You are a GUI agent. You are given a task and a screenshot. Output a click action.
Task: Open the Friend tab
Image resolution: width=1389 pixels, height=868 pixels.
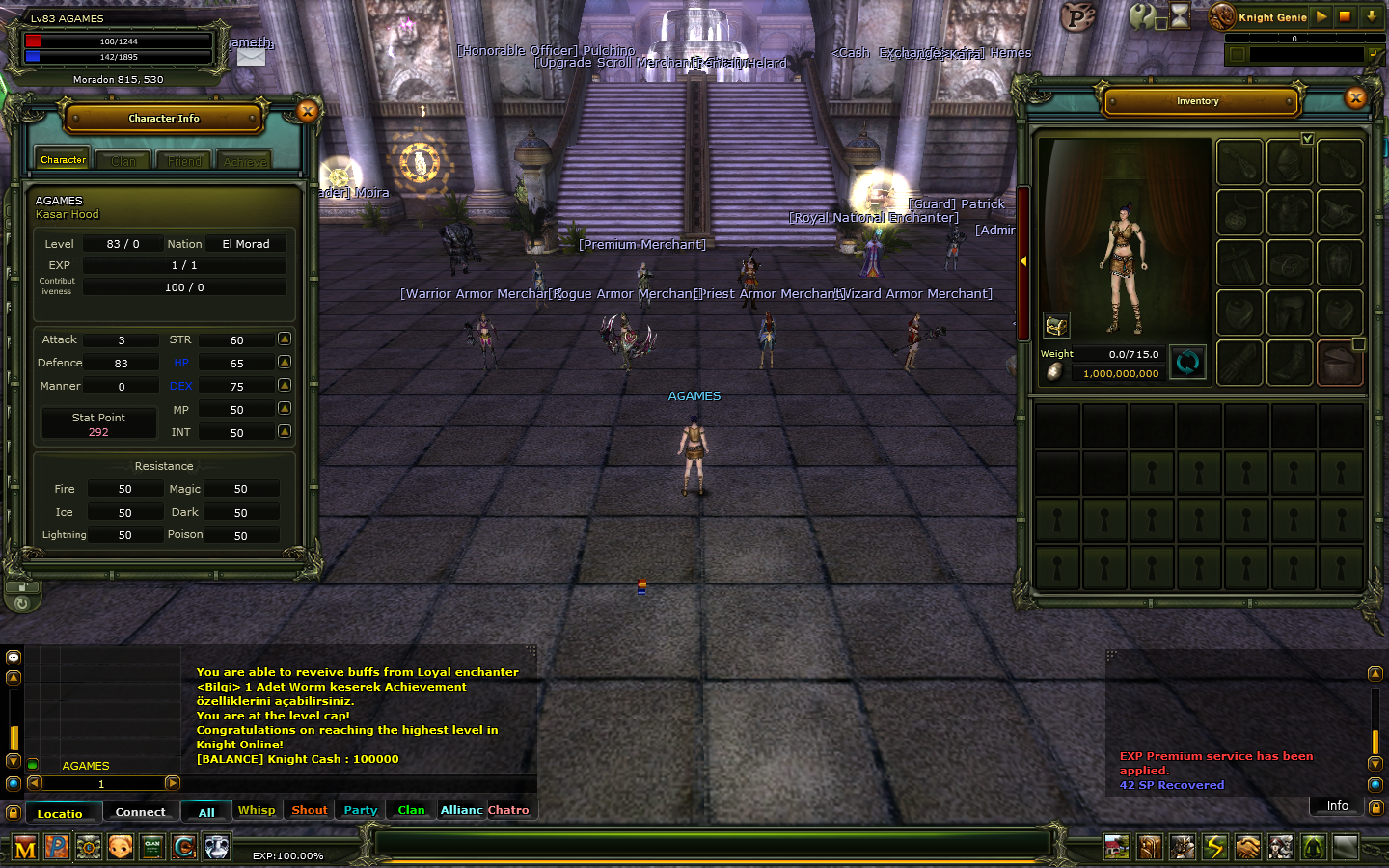tap(184, 161)
